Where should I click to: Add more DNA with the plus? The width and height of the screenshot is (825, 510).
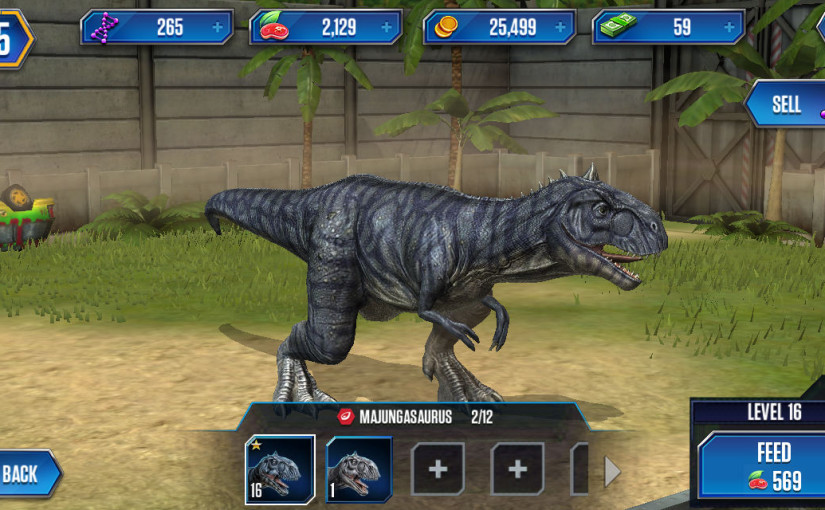point(218,28)
